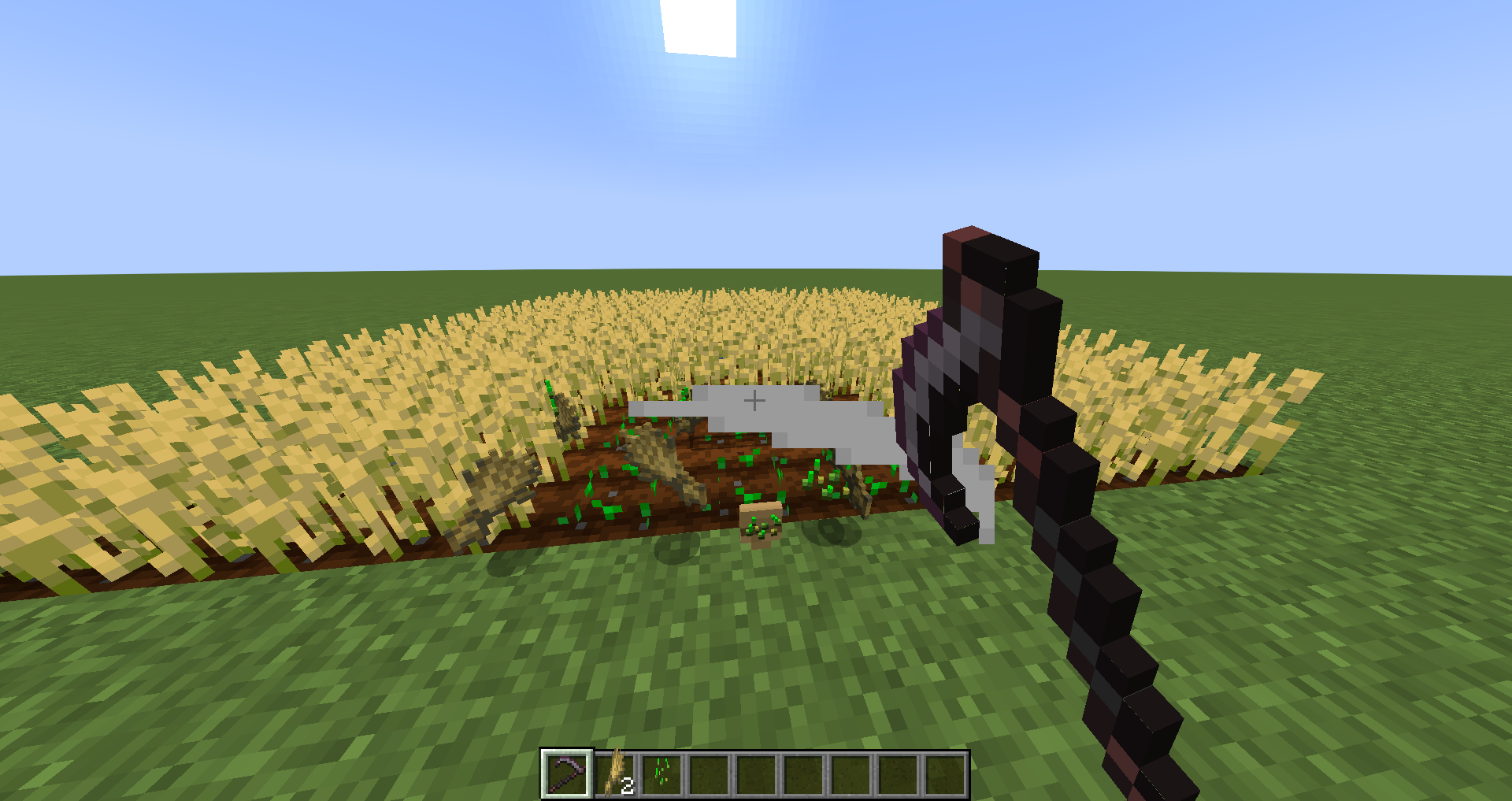Click the crosshair at screen center
This screenshot has height=801, width=1512.
[754, 400]
